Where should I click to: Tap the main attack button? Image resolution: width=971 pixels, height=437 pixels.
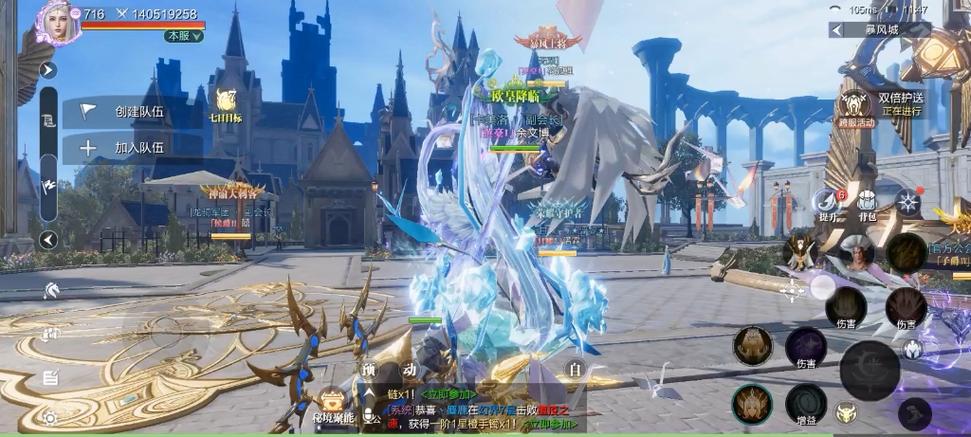pos(868,369)
